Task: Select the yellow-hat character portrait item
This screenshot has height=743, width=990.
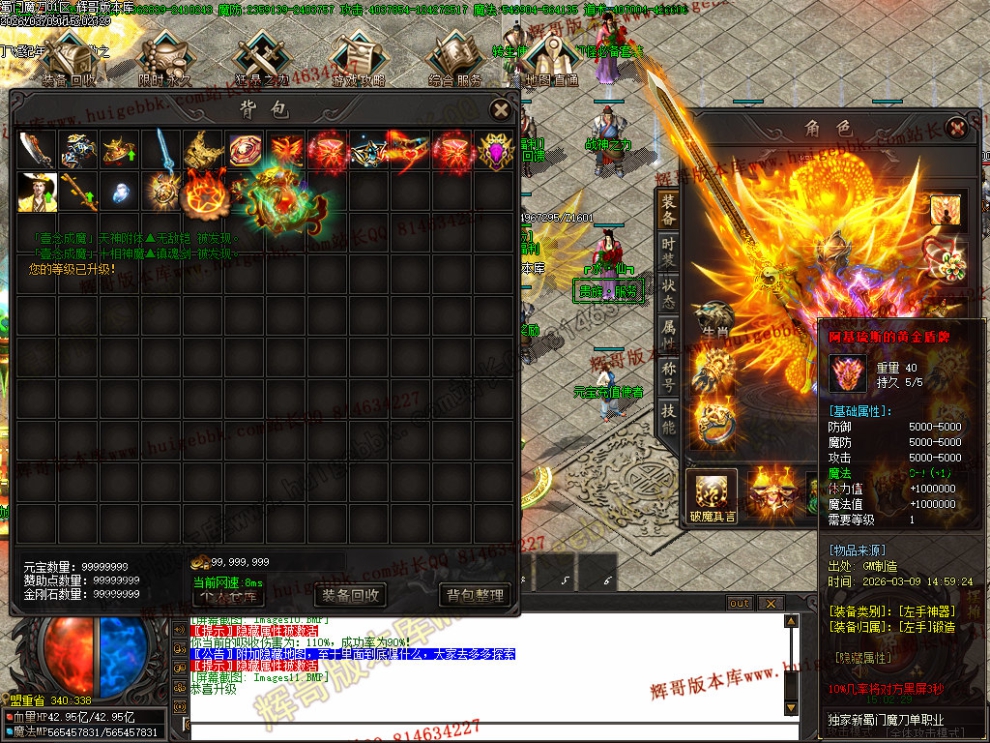Action: (x=37, y=191)
